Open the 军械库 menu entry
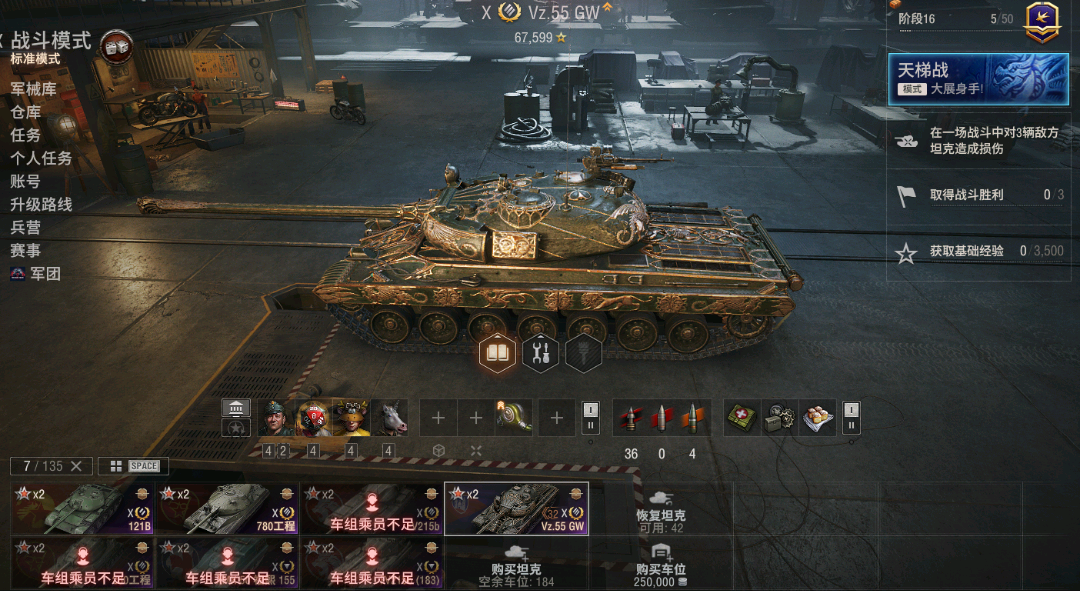1080x591 pixels. pyautogui.click(x=34, y=89)
